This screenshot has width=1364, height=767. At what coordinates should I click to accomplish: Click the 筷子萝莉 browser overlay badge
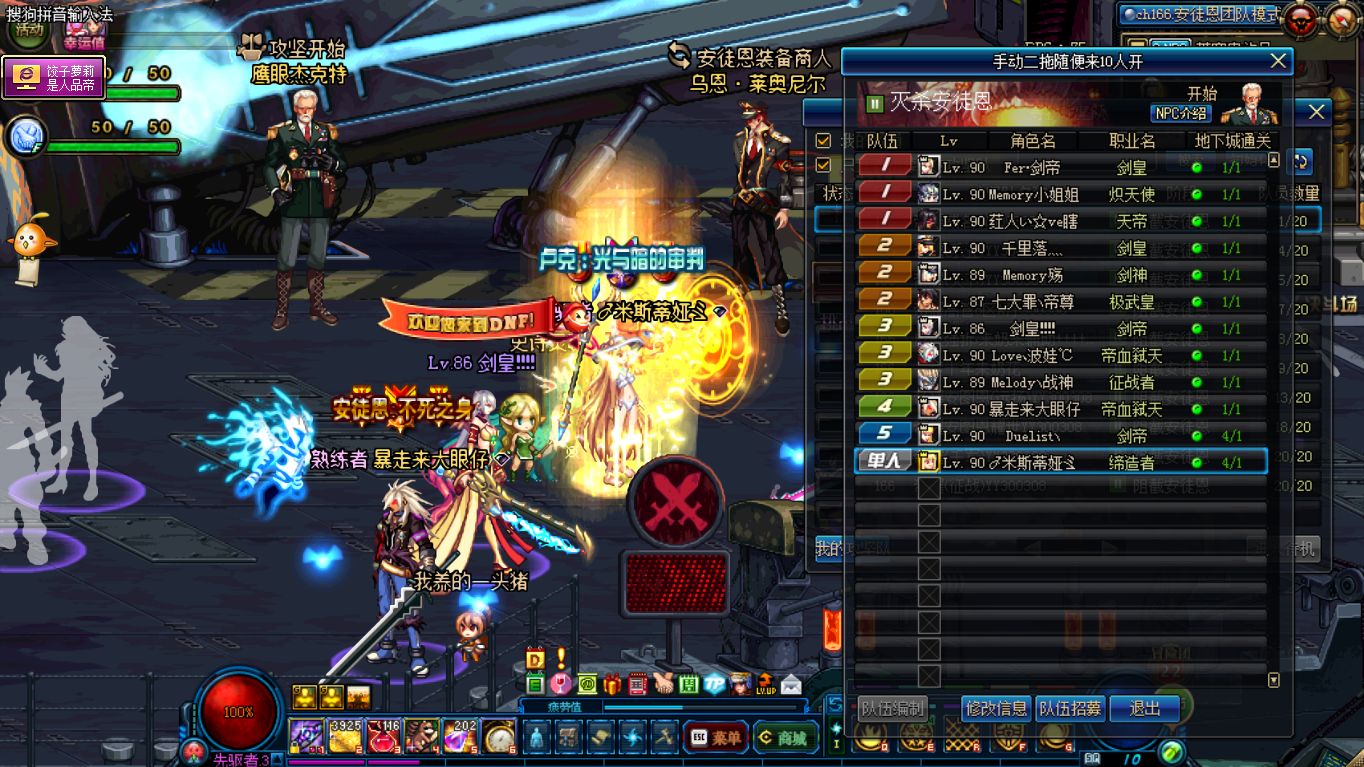tap(54, 77)
